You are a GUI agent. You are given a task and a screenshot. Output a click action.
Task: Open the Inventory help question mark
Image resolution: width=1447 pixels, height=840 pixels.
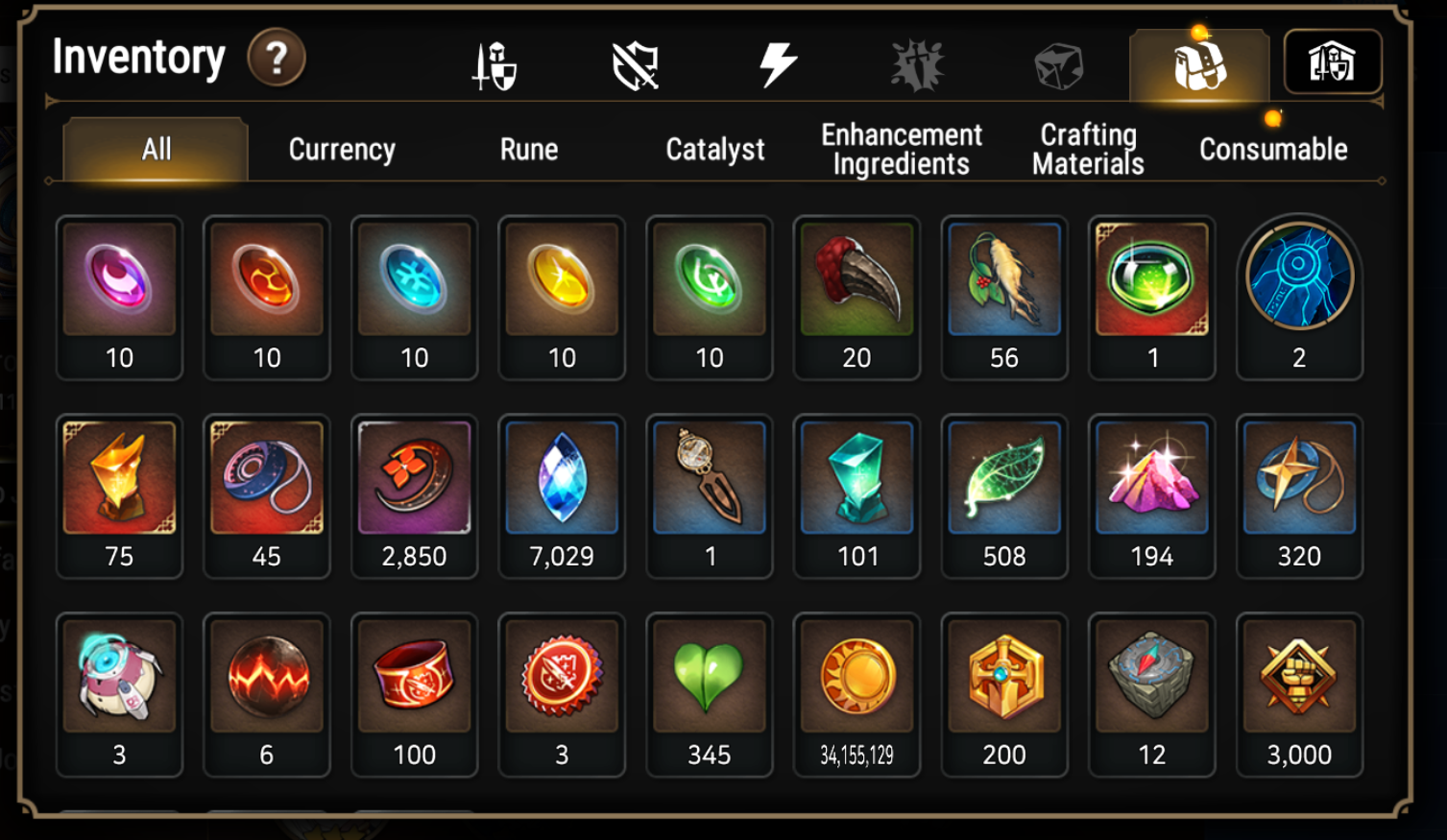[x=277, y=59]
